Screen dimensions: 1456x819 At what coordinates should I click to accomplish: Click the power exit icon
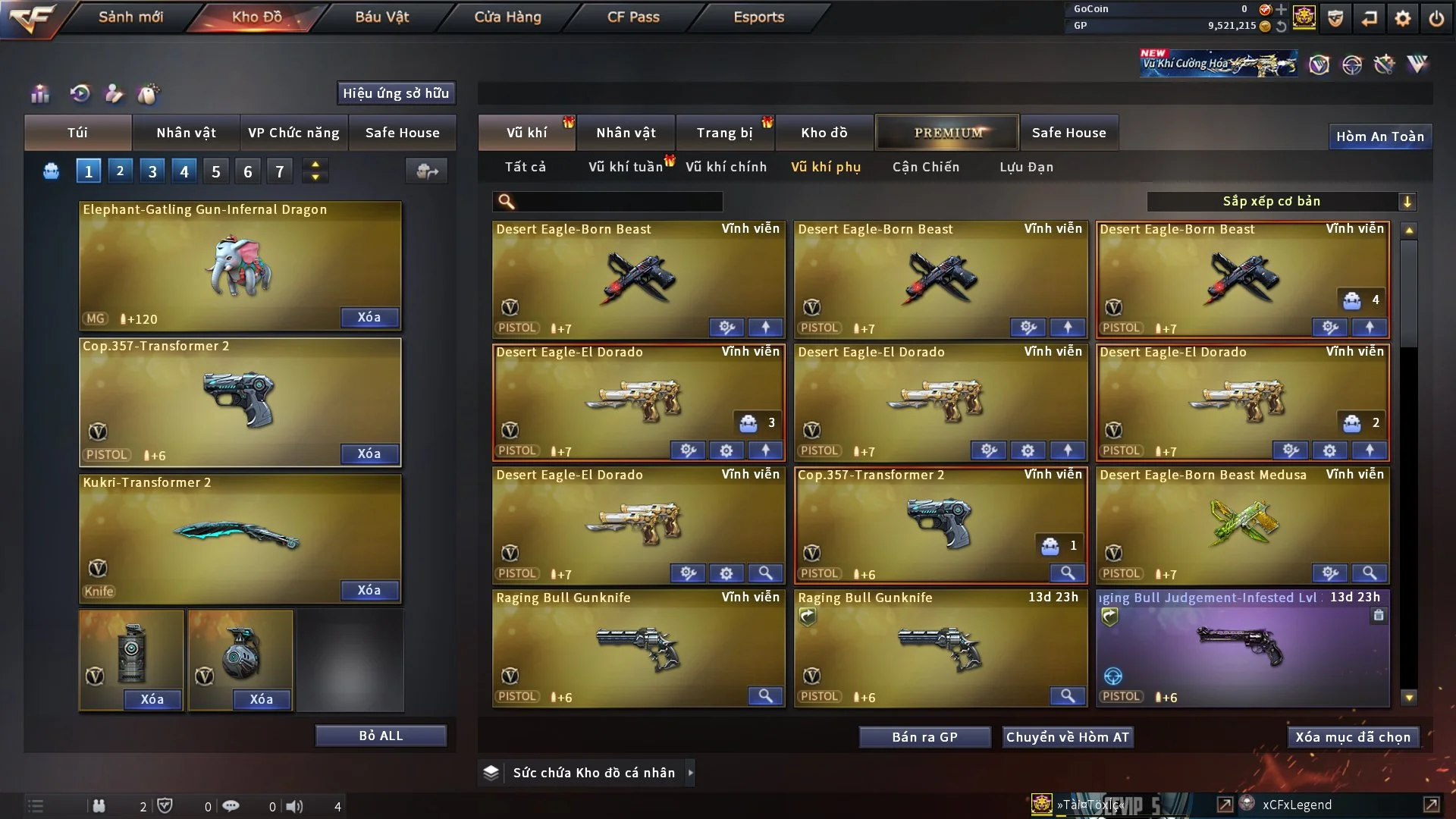pos(1436,18)
